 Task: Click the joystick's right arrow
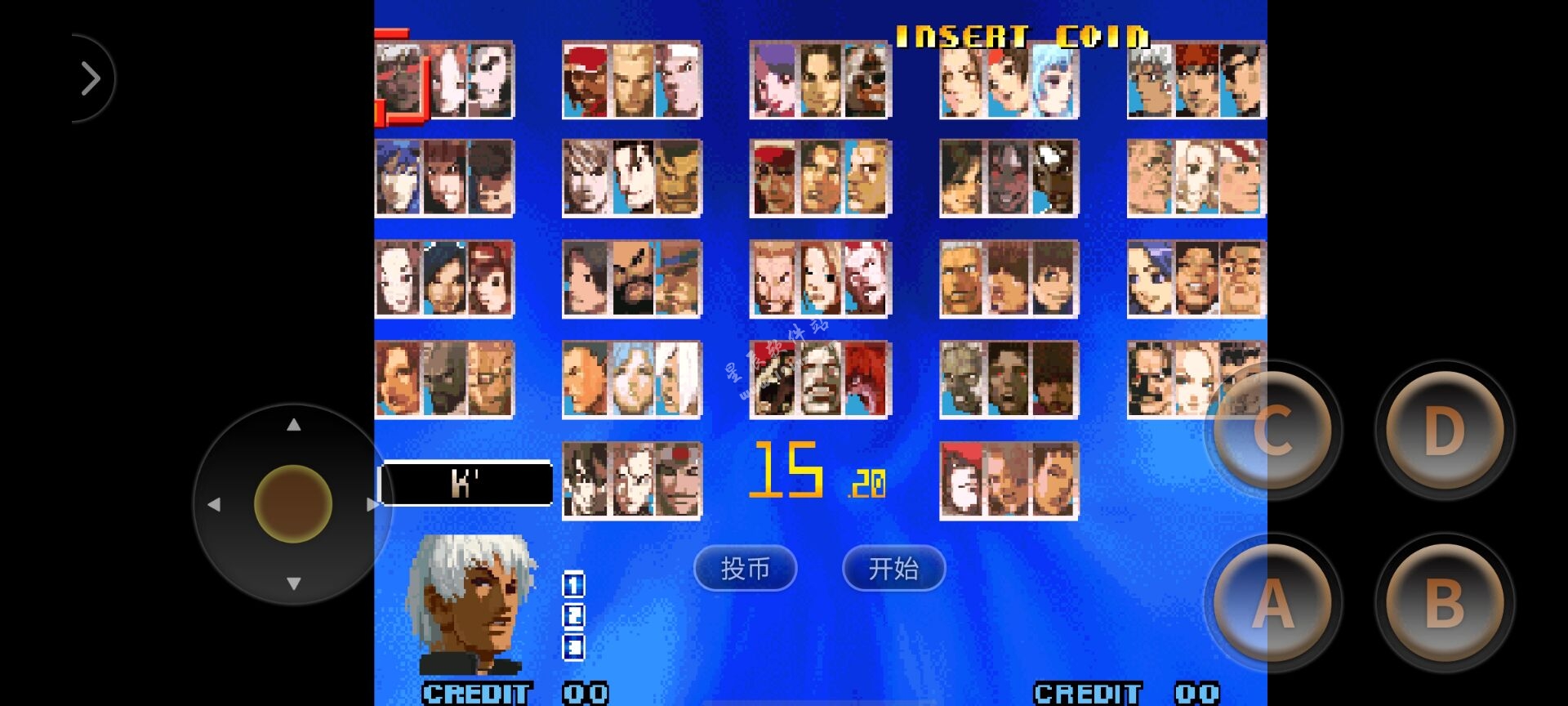pyautogui.click(x=372, y=505)
